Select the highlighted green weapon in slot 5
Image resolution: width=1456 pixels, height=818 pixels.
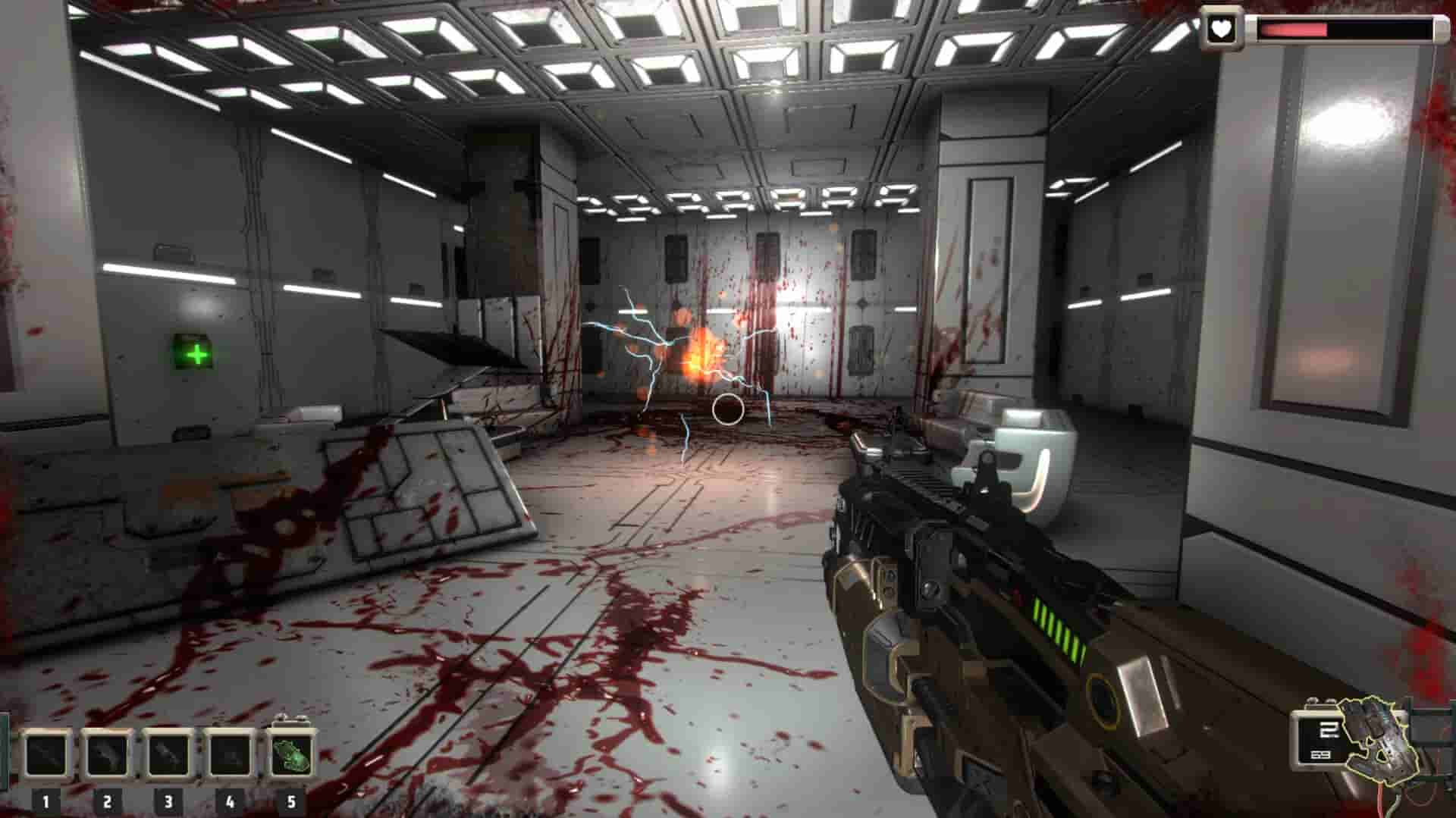(x=292, y=754)
